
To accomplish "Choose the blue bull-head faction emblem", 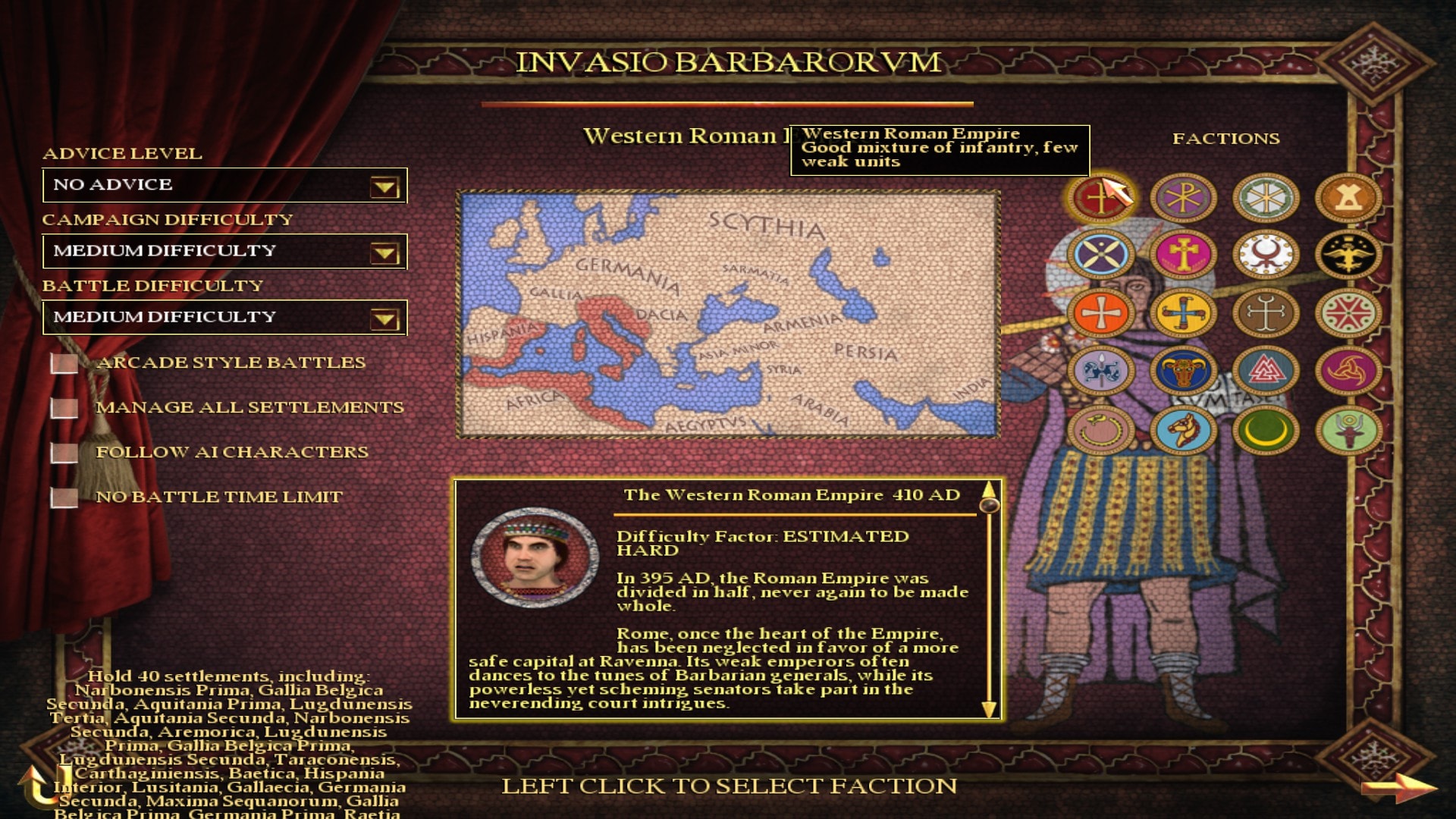I will [1183, 372].
